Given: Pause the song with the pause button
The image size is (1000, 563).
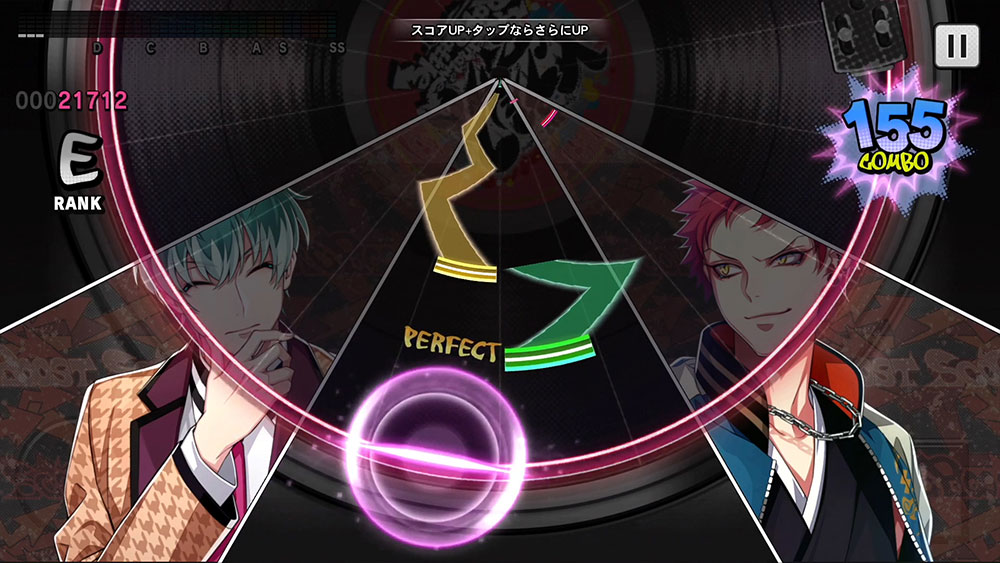Looking at the screenshot, I should coord(956,45).
